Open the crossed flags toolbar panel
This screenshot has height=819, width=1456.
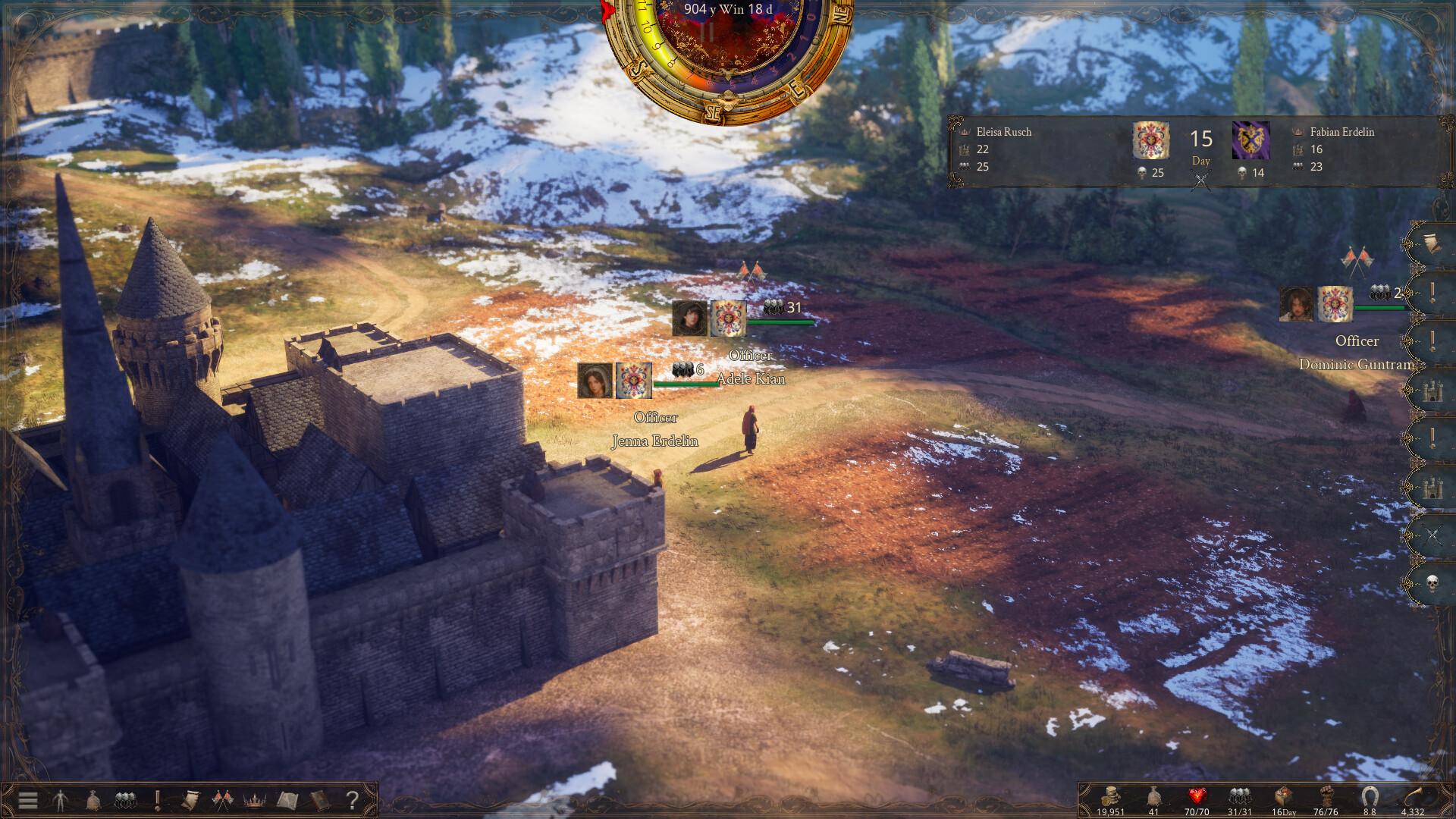point(222,800)
